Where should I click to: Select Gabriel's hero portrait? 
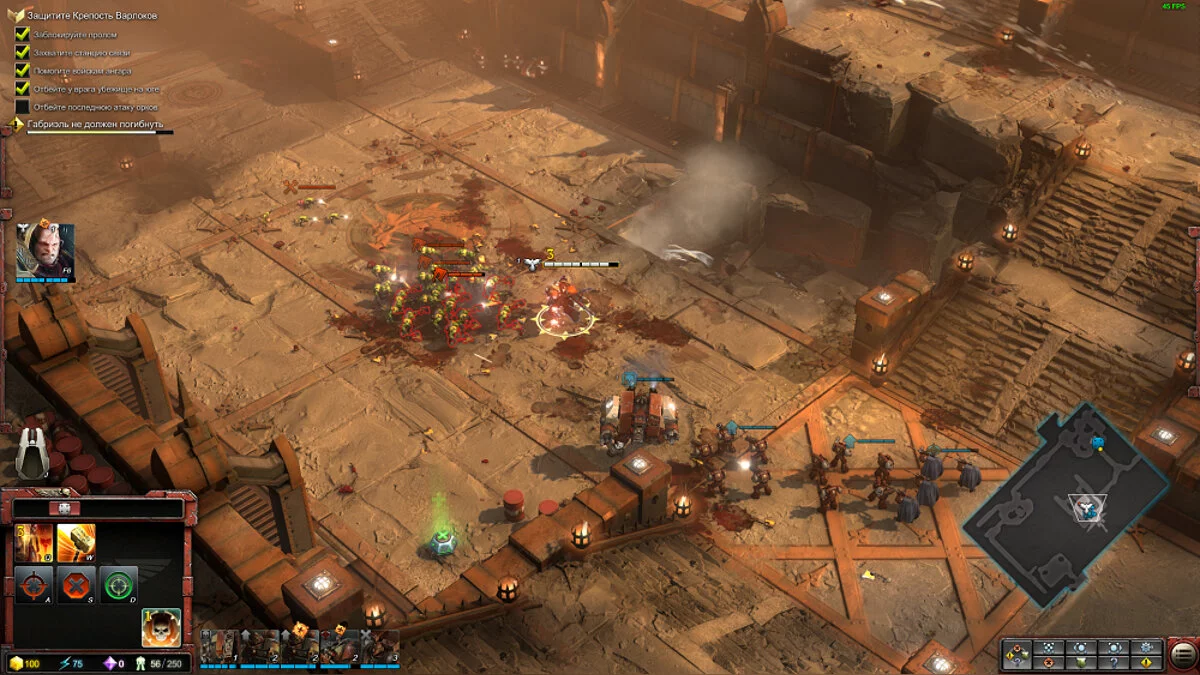pyautogui.click(x=45, y=250)
